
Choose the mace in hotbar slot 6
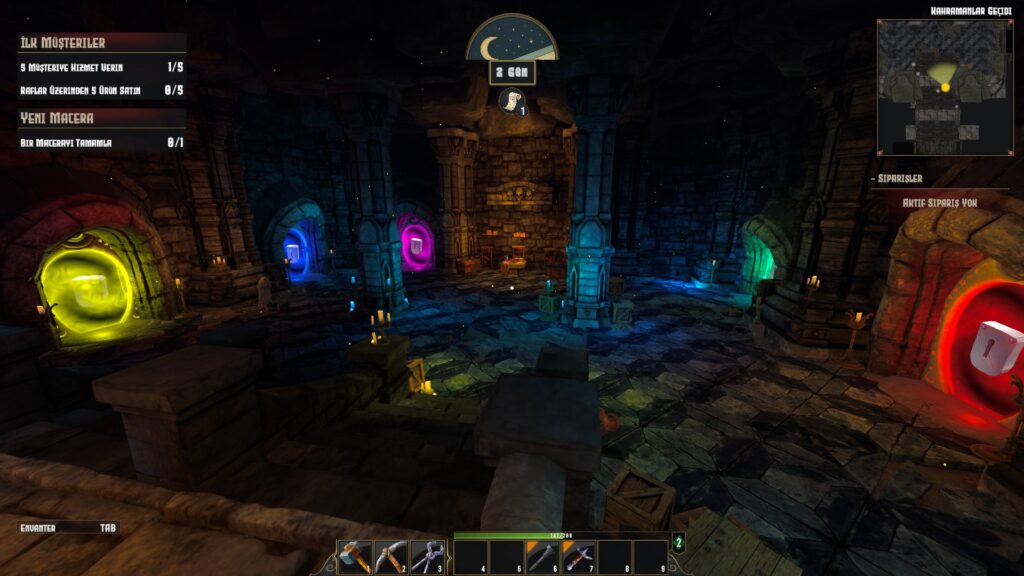point(543,556)
